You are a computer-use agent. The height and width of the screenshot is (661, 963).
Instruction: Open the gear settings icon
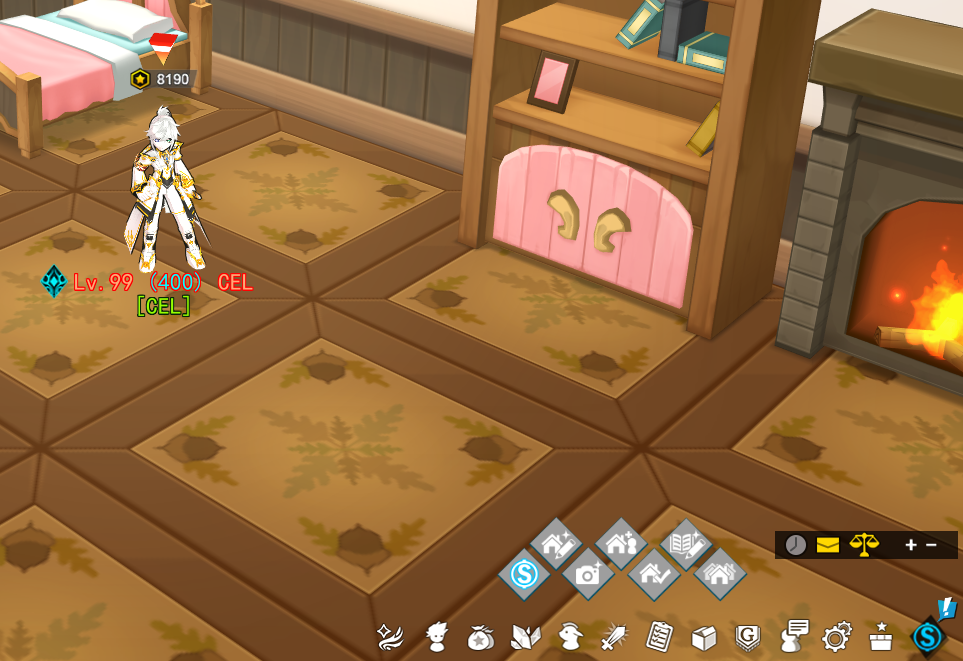point(836,637)
